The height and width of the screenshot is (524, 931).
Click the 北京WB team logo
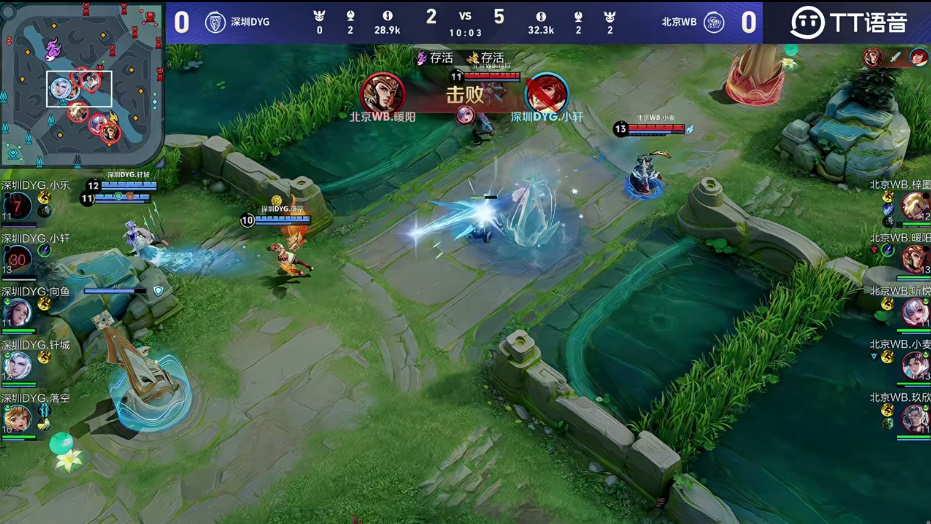714,22
